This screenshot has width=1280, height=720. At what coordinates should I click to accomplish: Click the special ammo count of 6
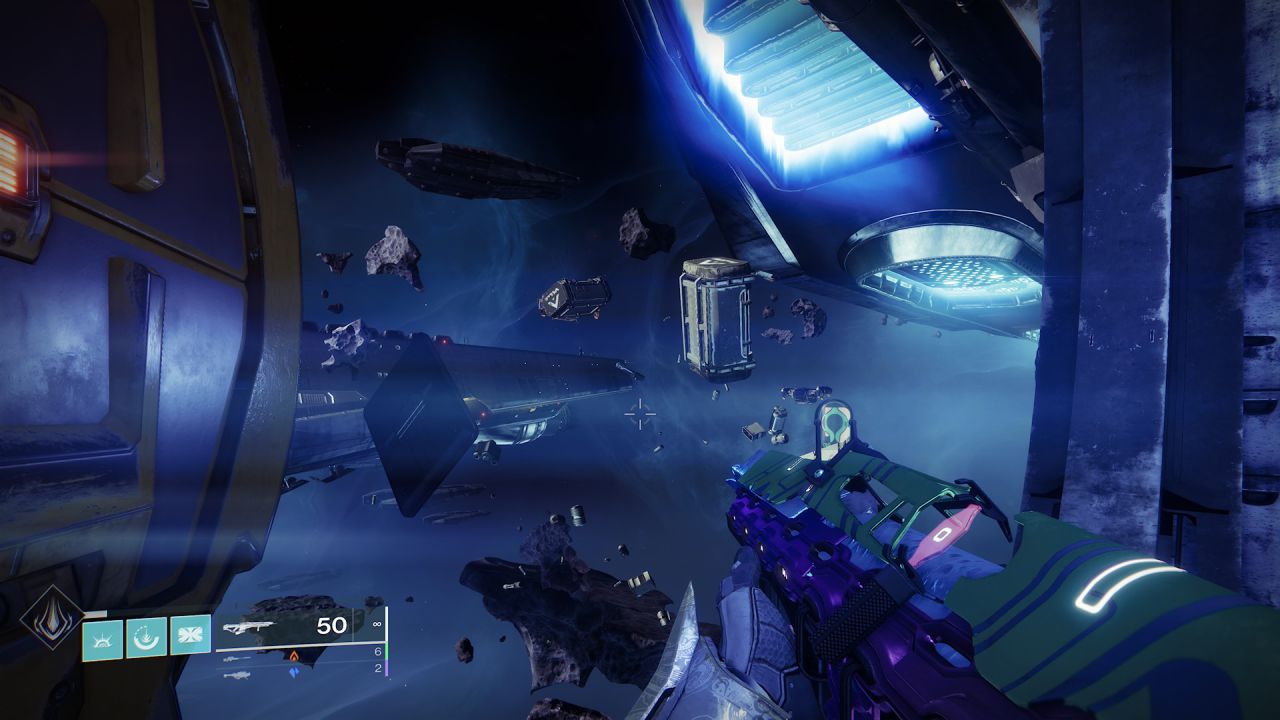[x=378, y=649]
